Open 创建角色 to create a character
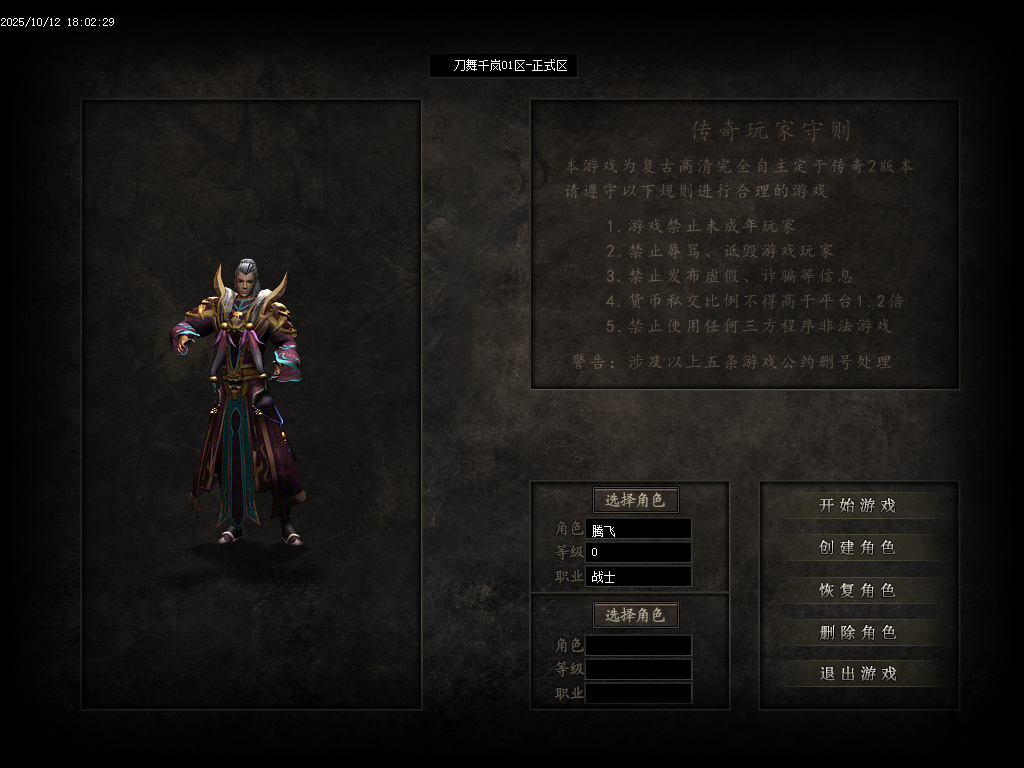 click(x=858, y=548)
